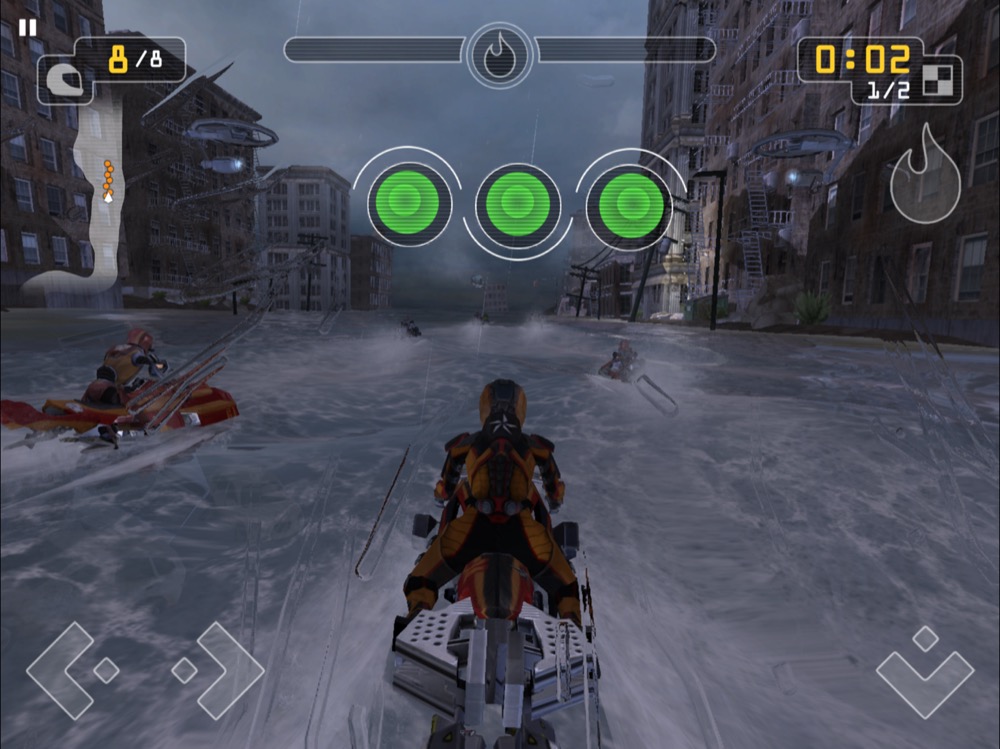This screenshot has height=749, width=1000.
Task: Steer right with the right arrow control
Action: [220, 670]
